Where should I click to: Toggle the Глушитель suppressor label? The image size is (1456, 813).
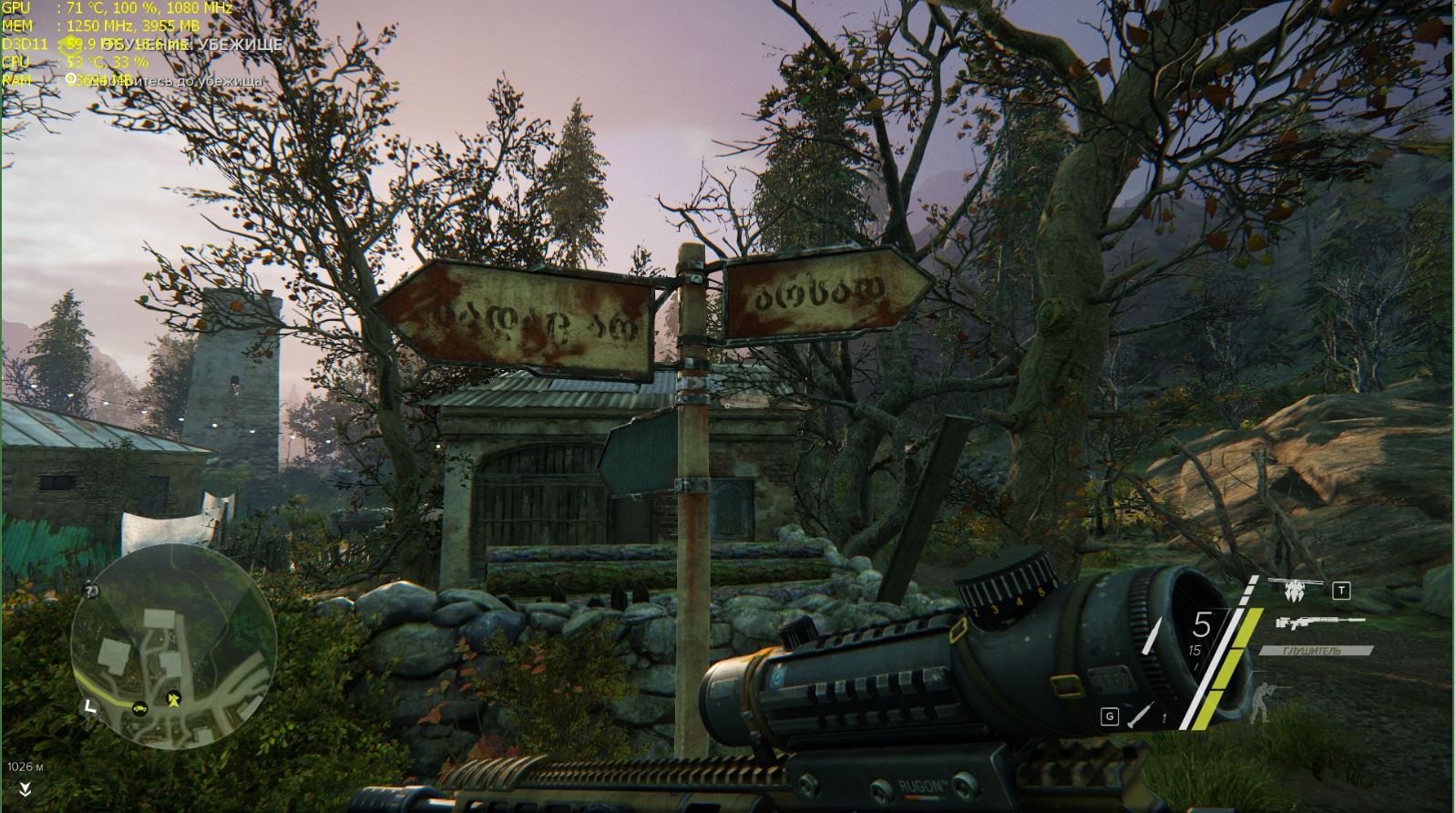[1316, 651]
